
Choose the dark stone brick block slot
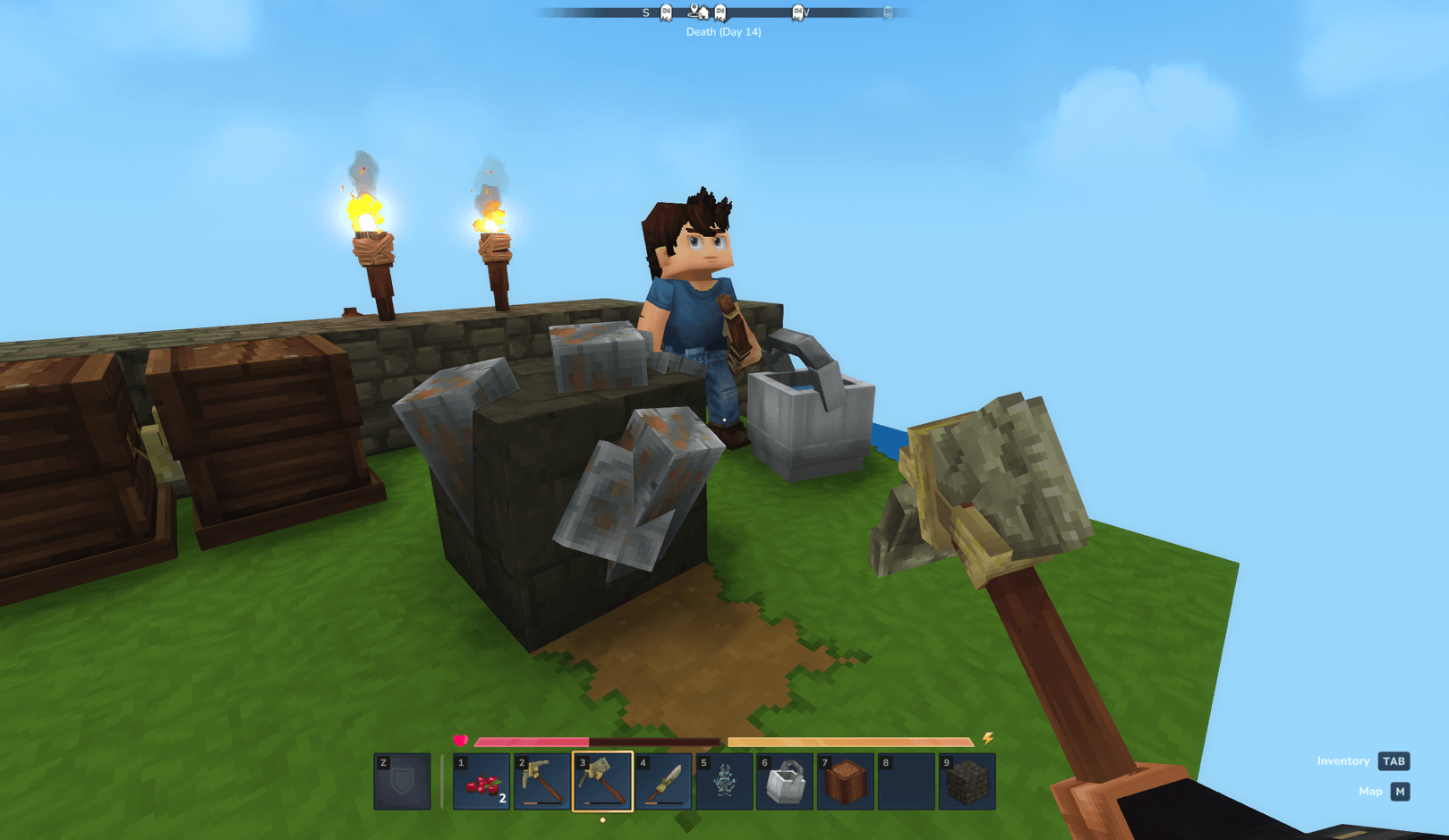pyautogui.click(x=967, y=782)
